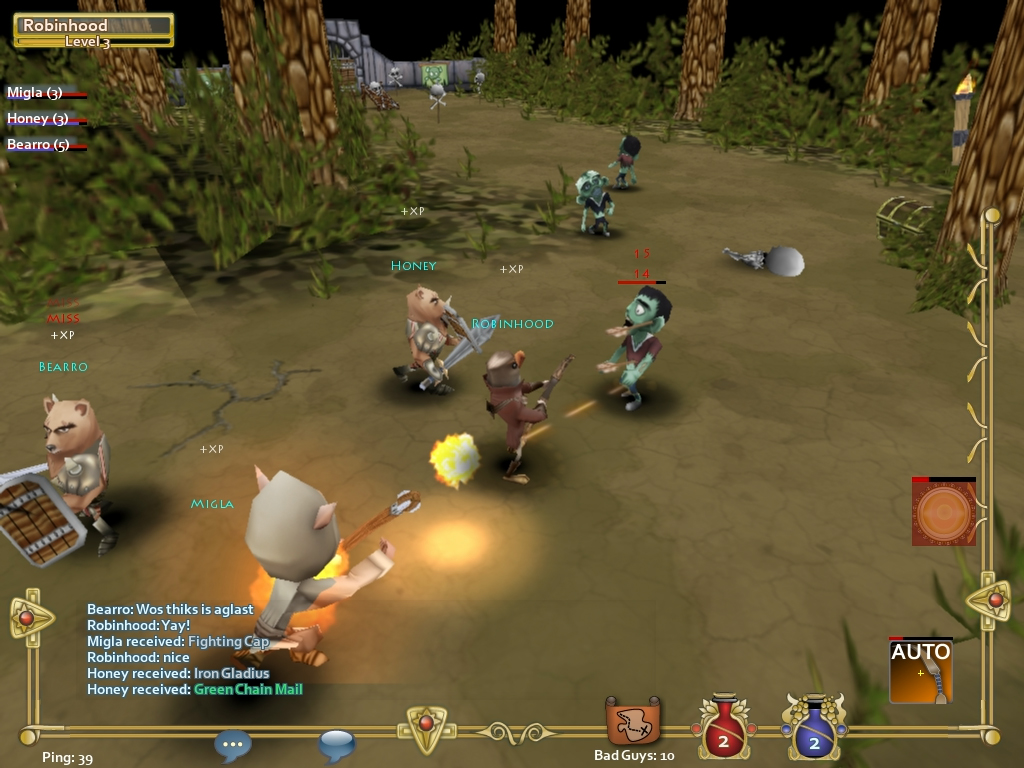This screenshot has width=1024, height=768.
Task: Click the plain blue speech bubble icon
Action: [x=337, y=745]
